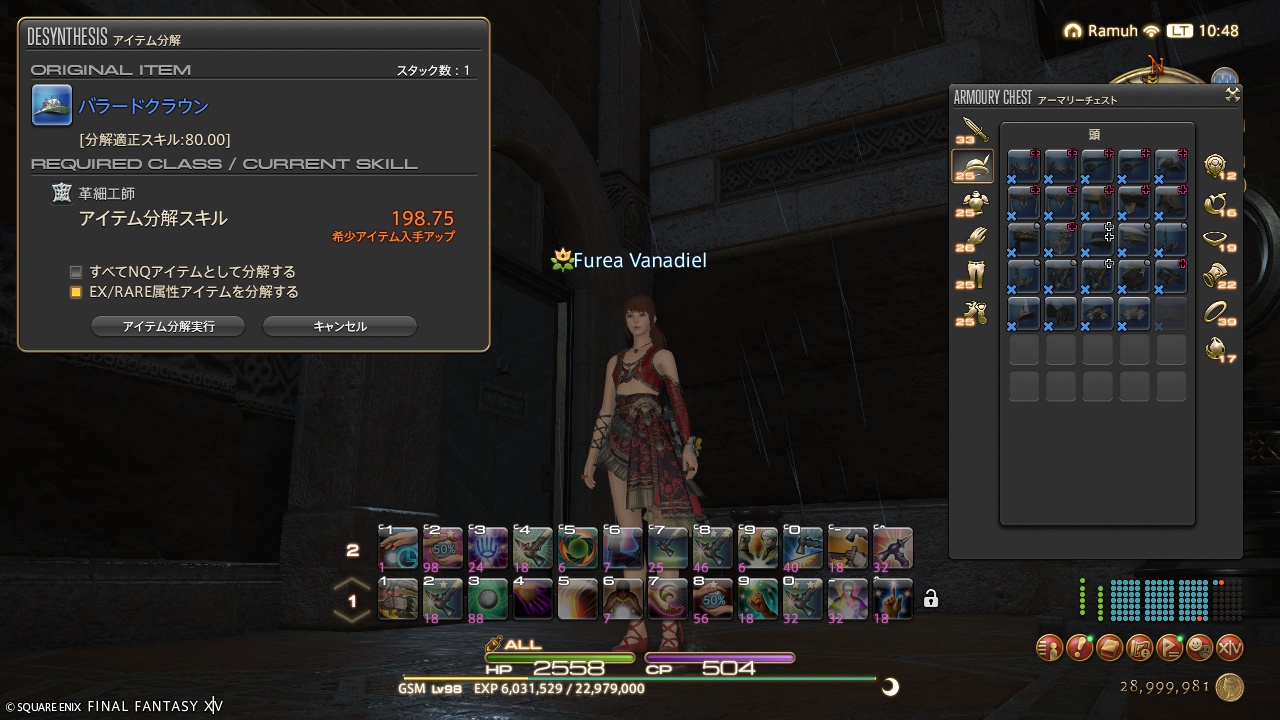This screenshot has height=720, width=1280.
Task: Open the Timers flag menu icon
Action: click(1168, 648)
